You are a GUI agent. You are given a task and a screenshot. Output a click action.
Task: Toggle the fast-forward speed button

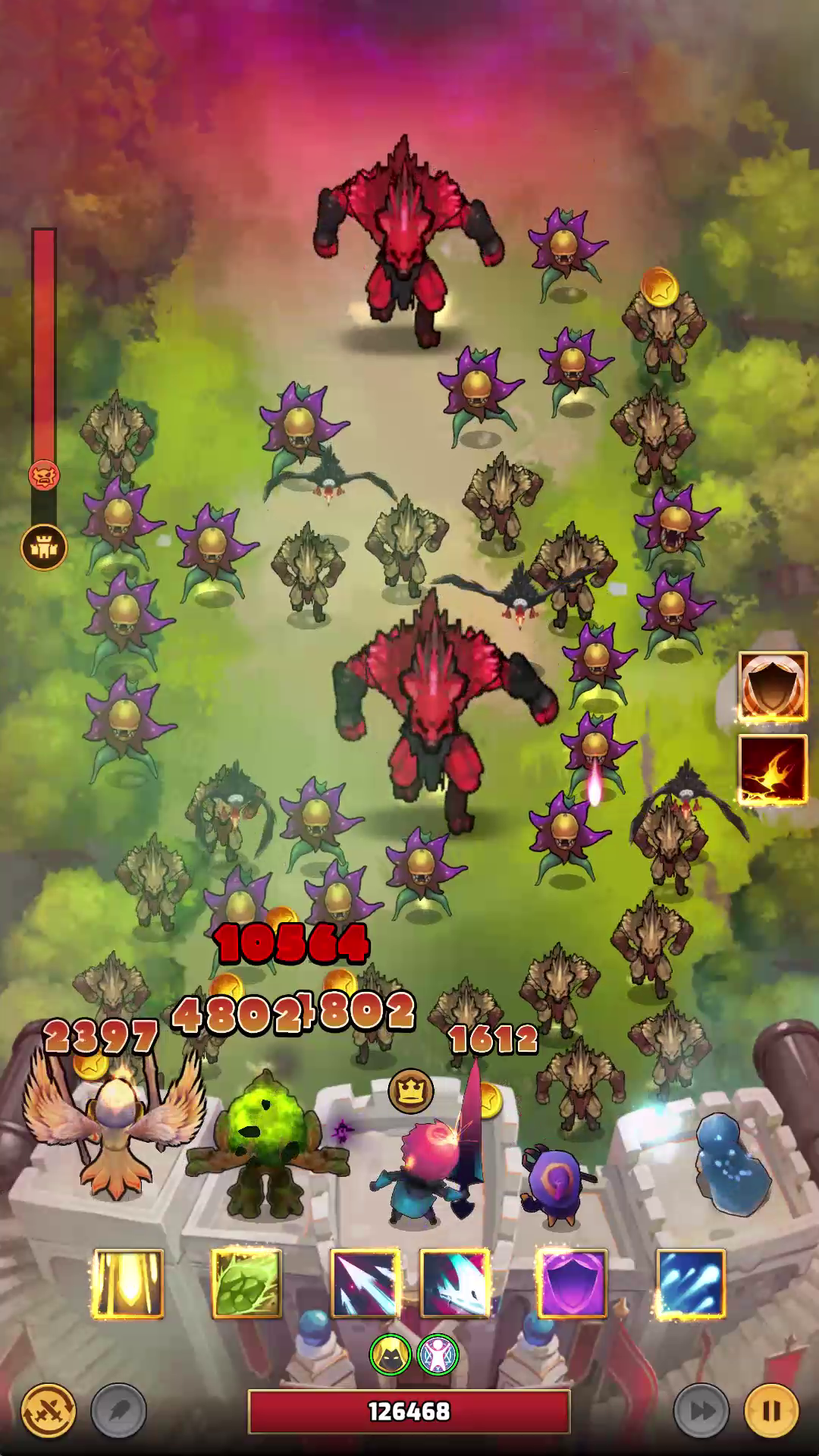[x=701, y=1411]
